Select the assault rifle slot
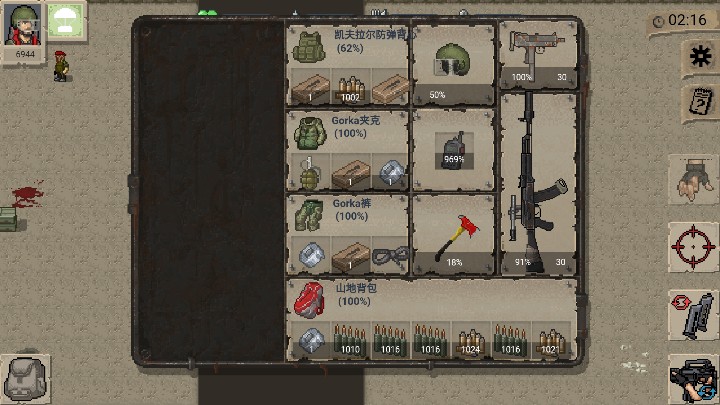 [x=537, y=183]
